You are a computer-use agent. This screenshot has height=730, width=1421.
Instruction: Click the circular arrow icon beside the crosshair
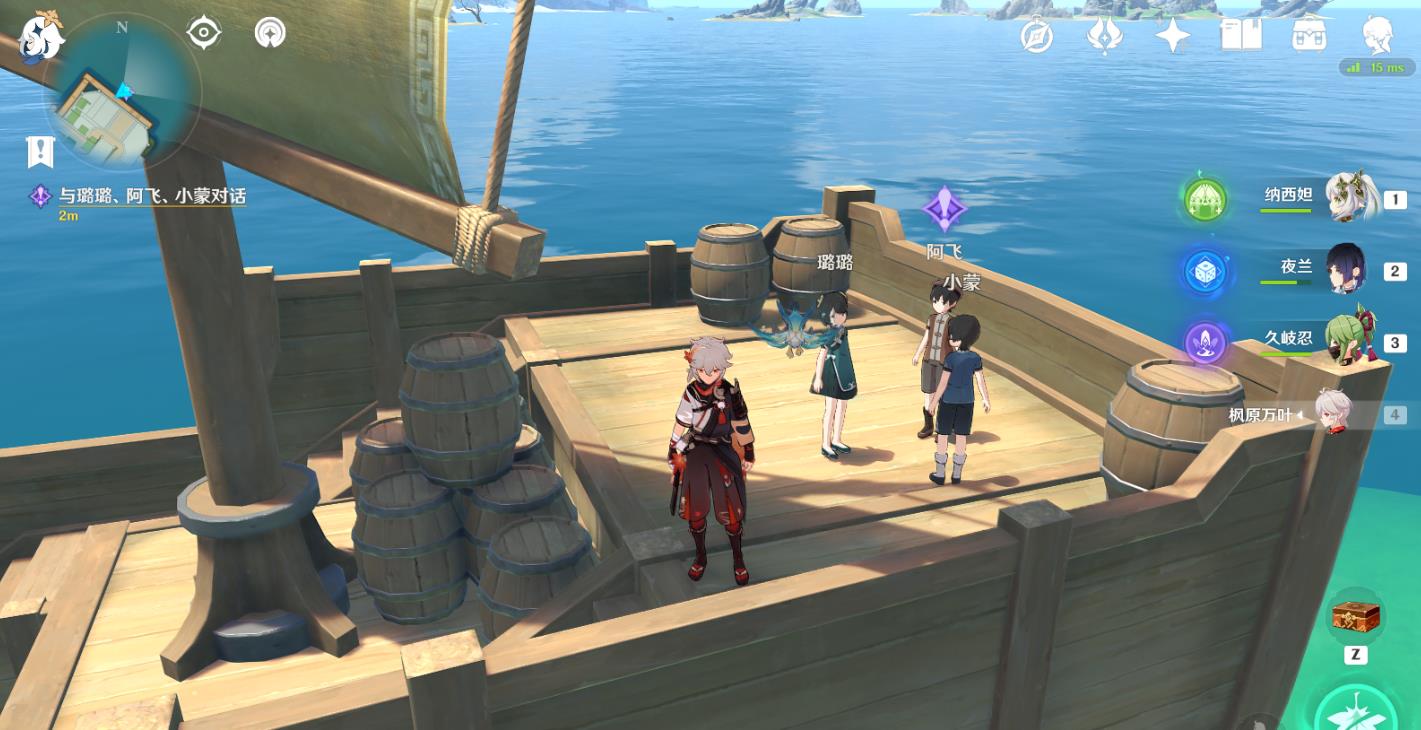click(x=270, y=33)
